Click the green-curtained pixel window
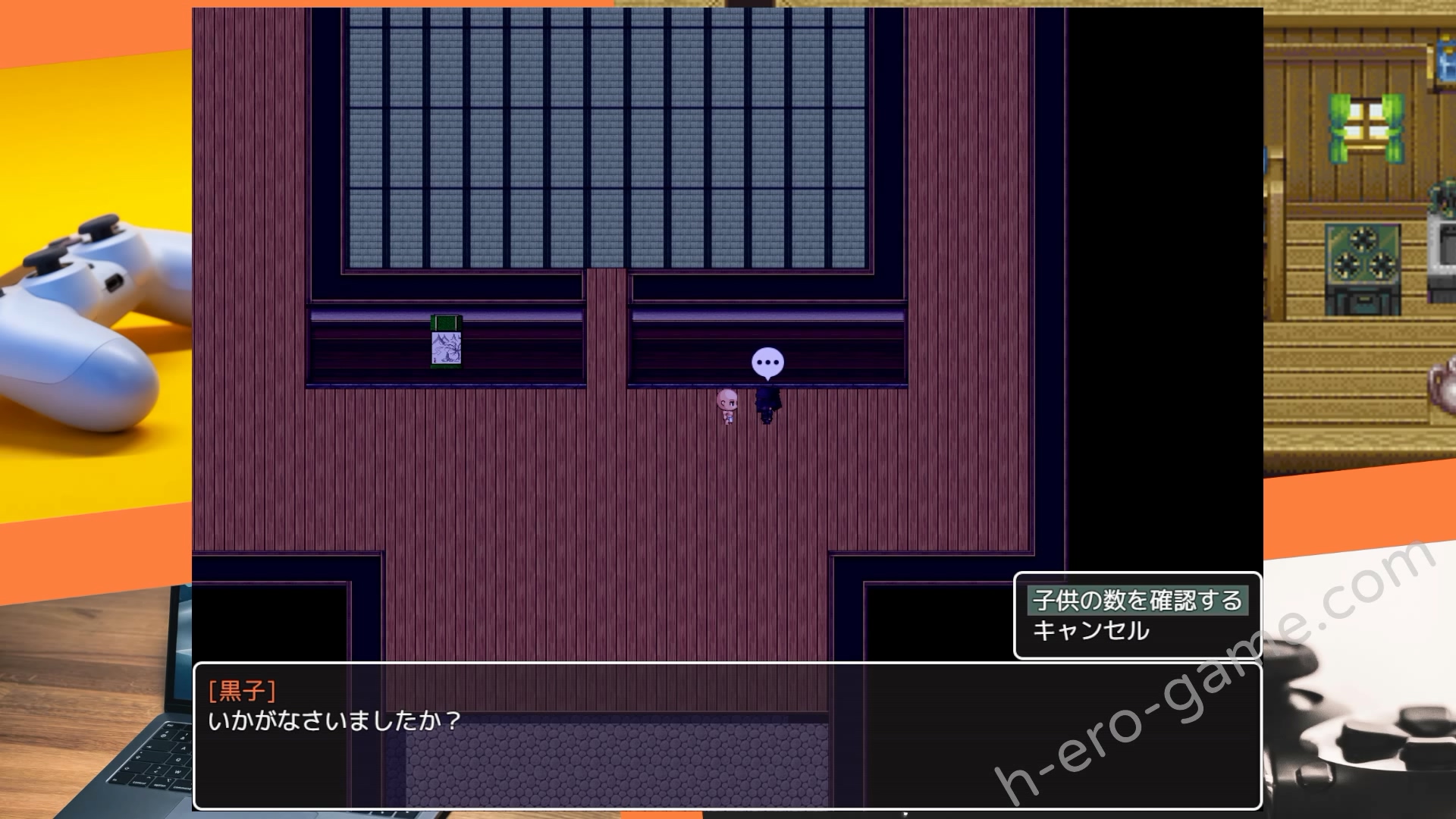This screenshot has width=1456, height=819. click(x=1365, y=126)
